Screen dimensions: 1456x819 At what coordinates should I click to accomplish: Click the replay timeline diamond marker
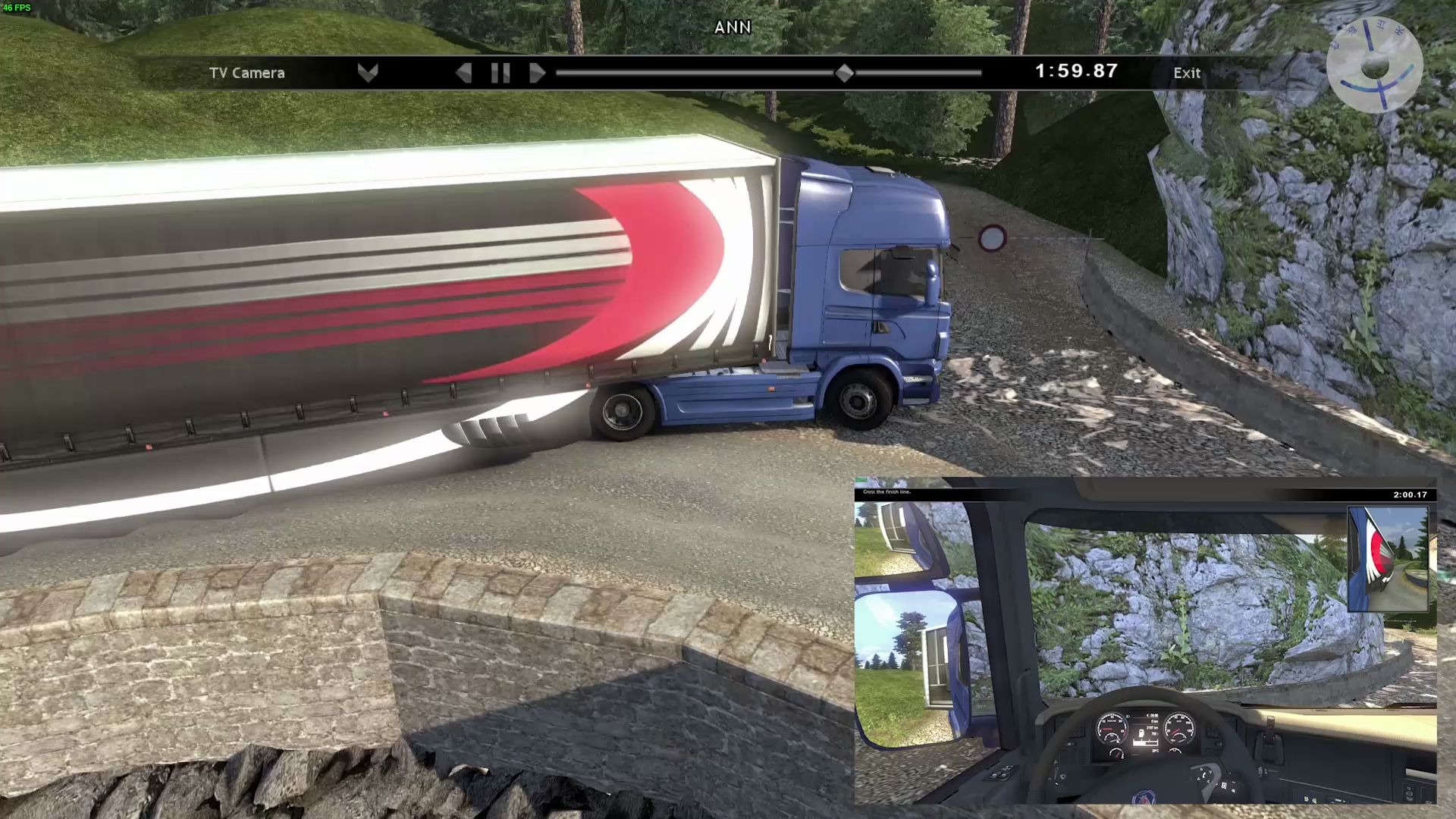coord(844,73)
